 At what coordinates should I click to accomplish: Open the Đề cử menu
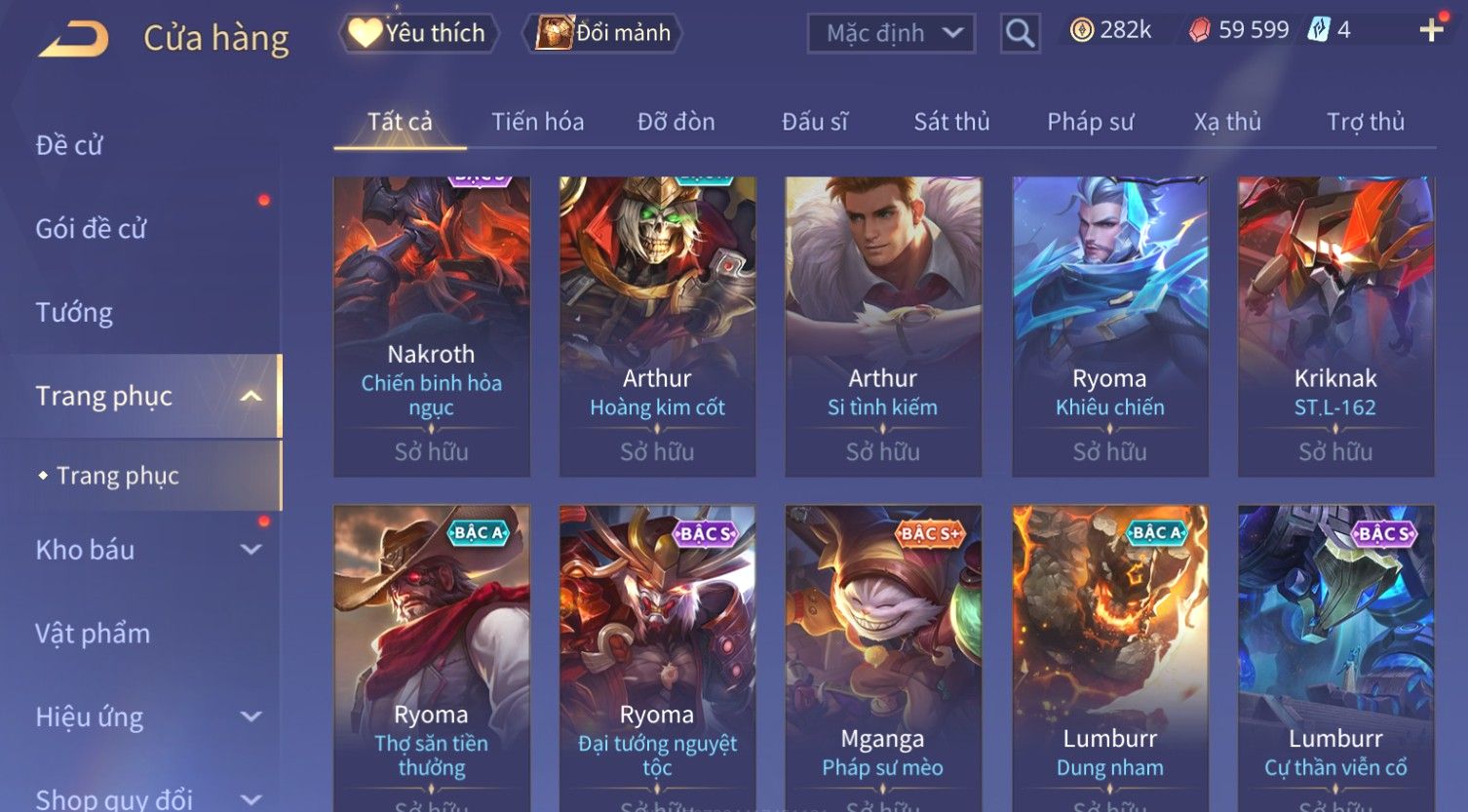click(69, 145)
